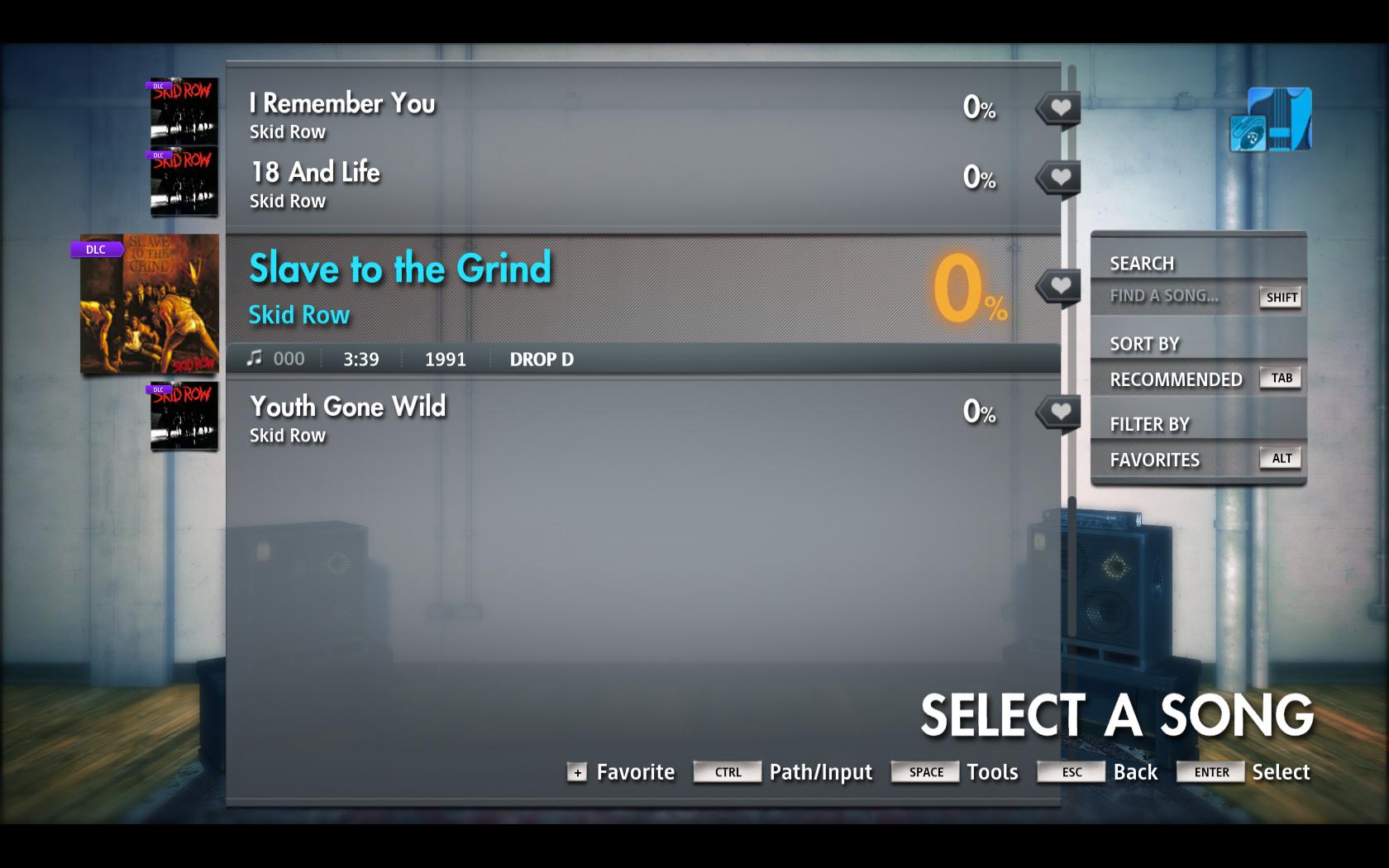Open the Search panel header
This screenshot has width=1389, height=868.
coord(1142,262)
